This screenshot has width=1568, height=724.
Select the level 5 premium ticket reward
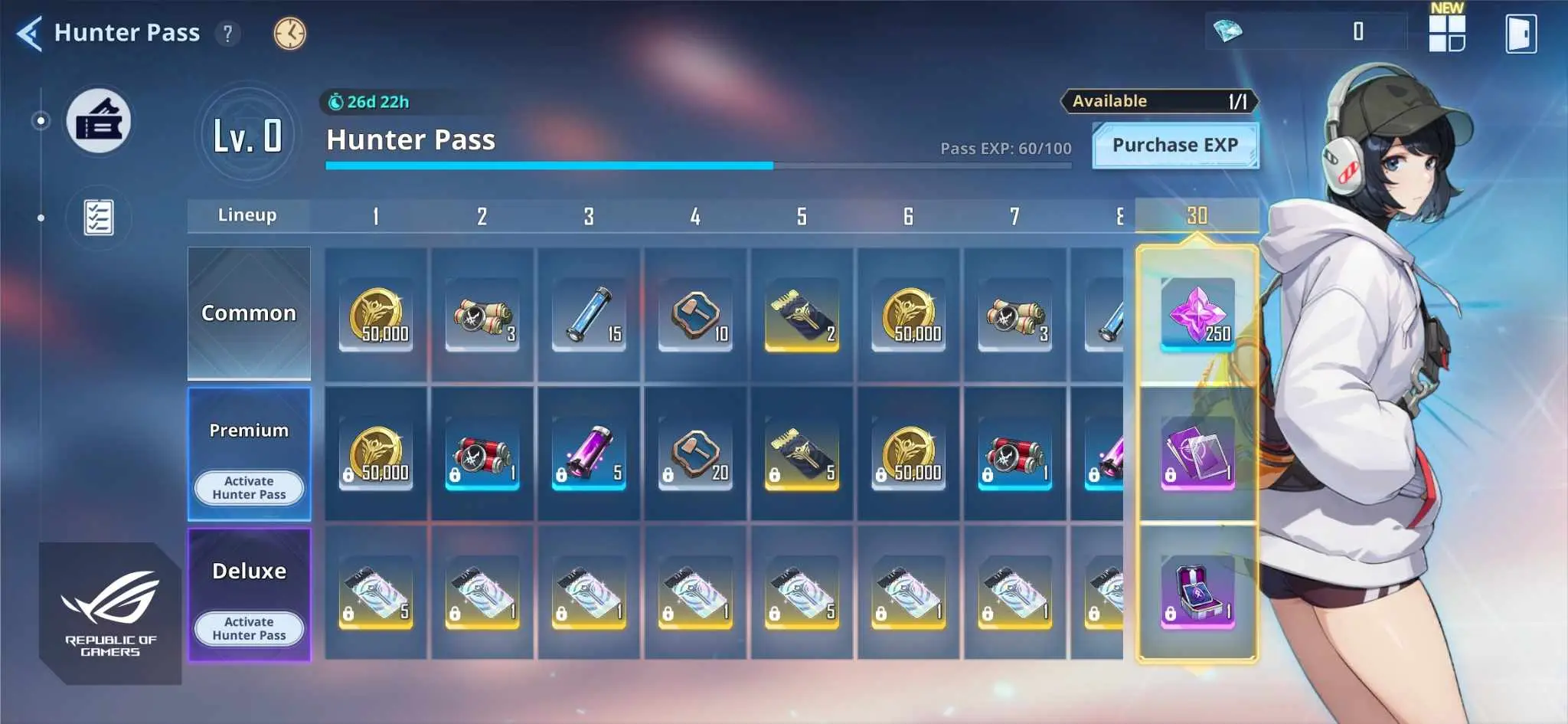(802, 454)
